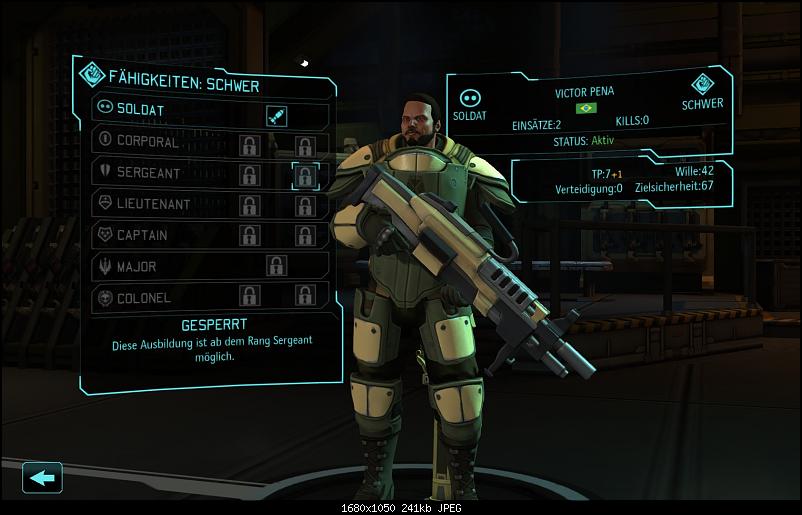The image size is (802, 515).
Task: Select the Corporal rank row
Action: [150, 142]
